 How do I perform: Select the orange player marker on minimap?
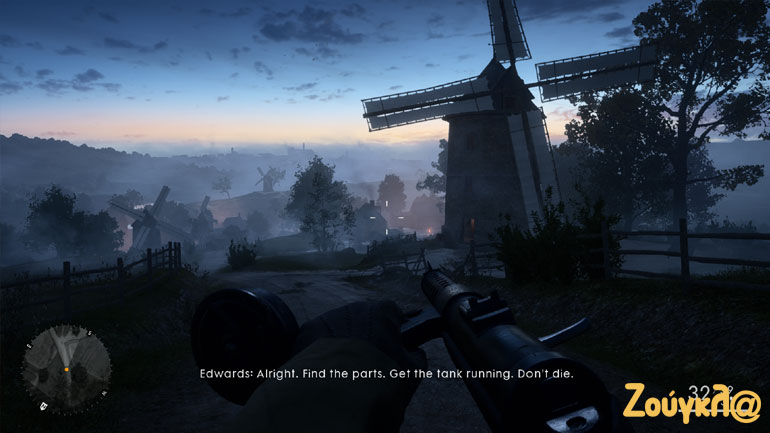coord(67,370)
